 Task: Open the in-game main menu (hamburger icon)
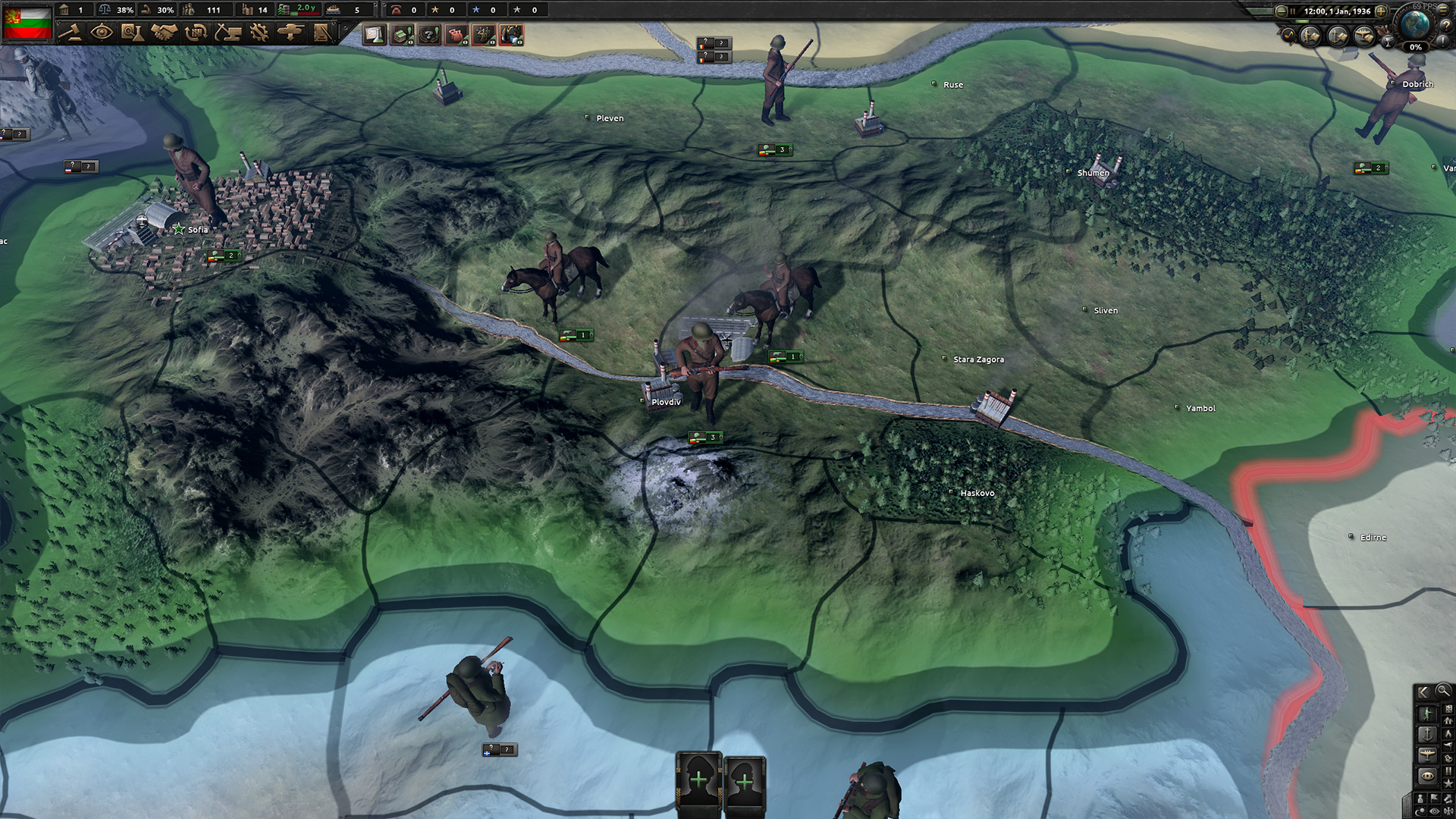(1442, 11)
